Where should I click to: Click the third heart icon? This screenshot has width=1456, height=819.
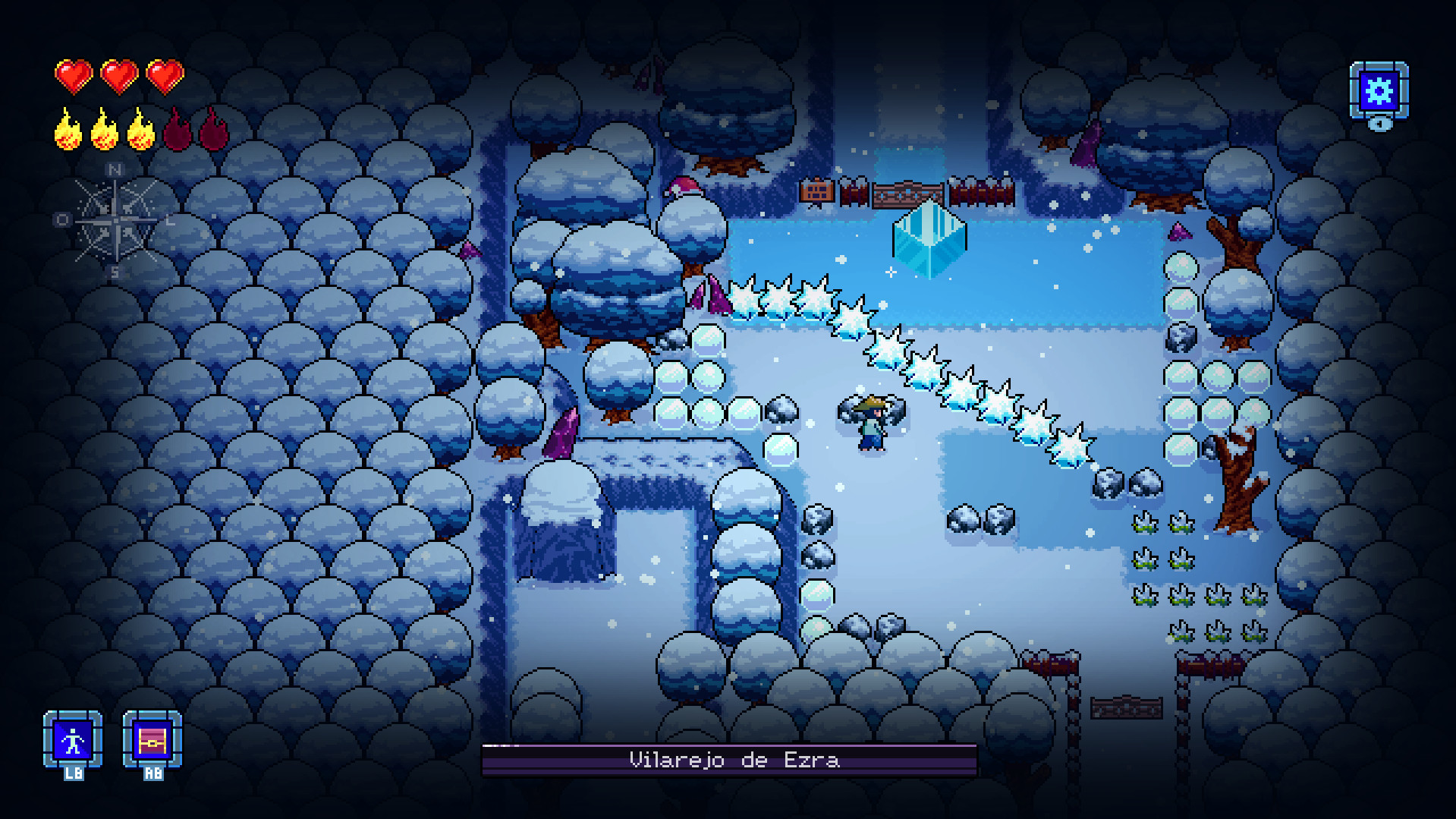click(164, 76)
